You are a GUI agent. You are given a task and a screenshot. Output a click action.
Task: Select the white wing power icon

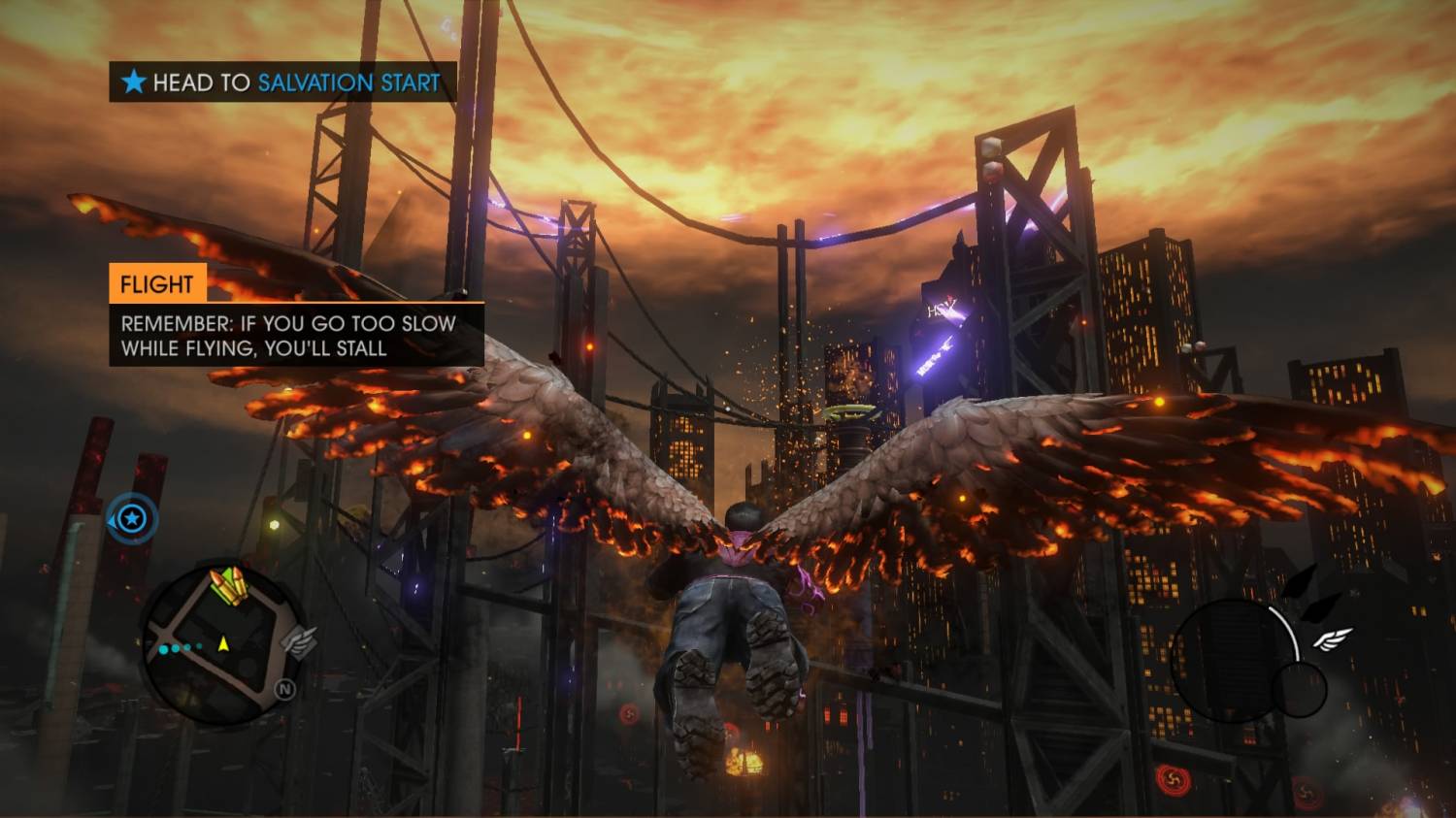click(x=1333, y=639)
